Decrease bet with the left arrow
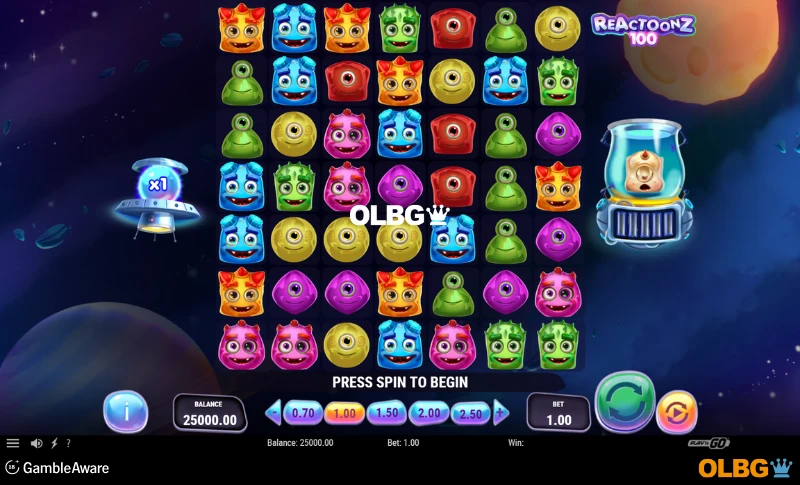Screen dimensions: 800x485 [x=274, y=412]
